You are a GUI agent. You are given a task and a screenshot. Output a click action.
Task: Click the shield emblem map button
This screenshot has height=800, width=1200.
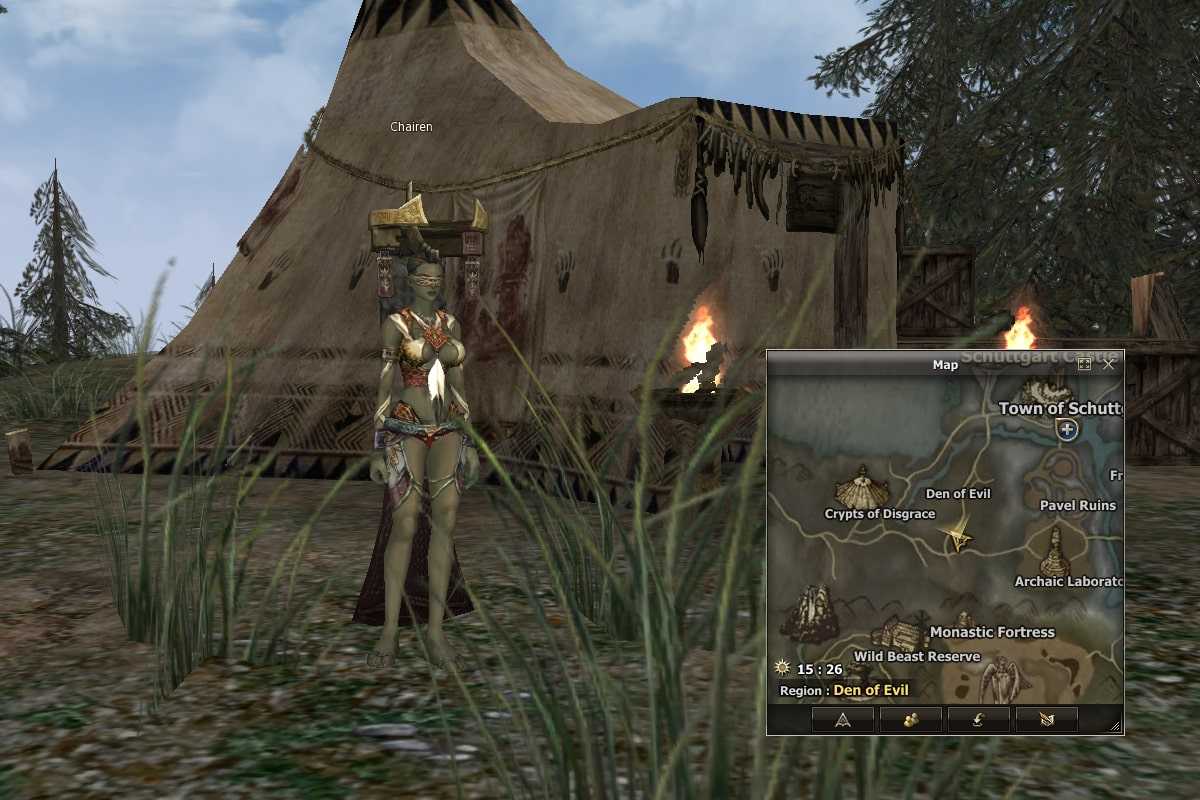[x=1046, y=719]
